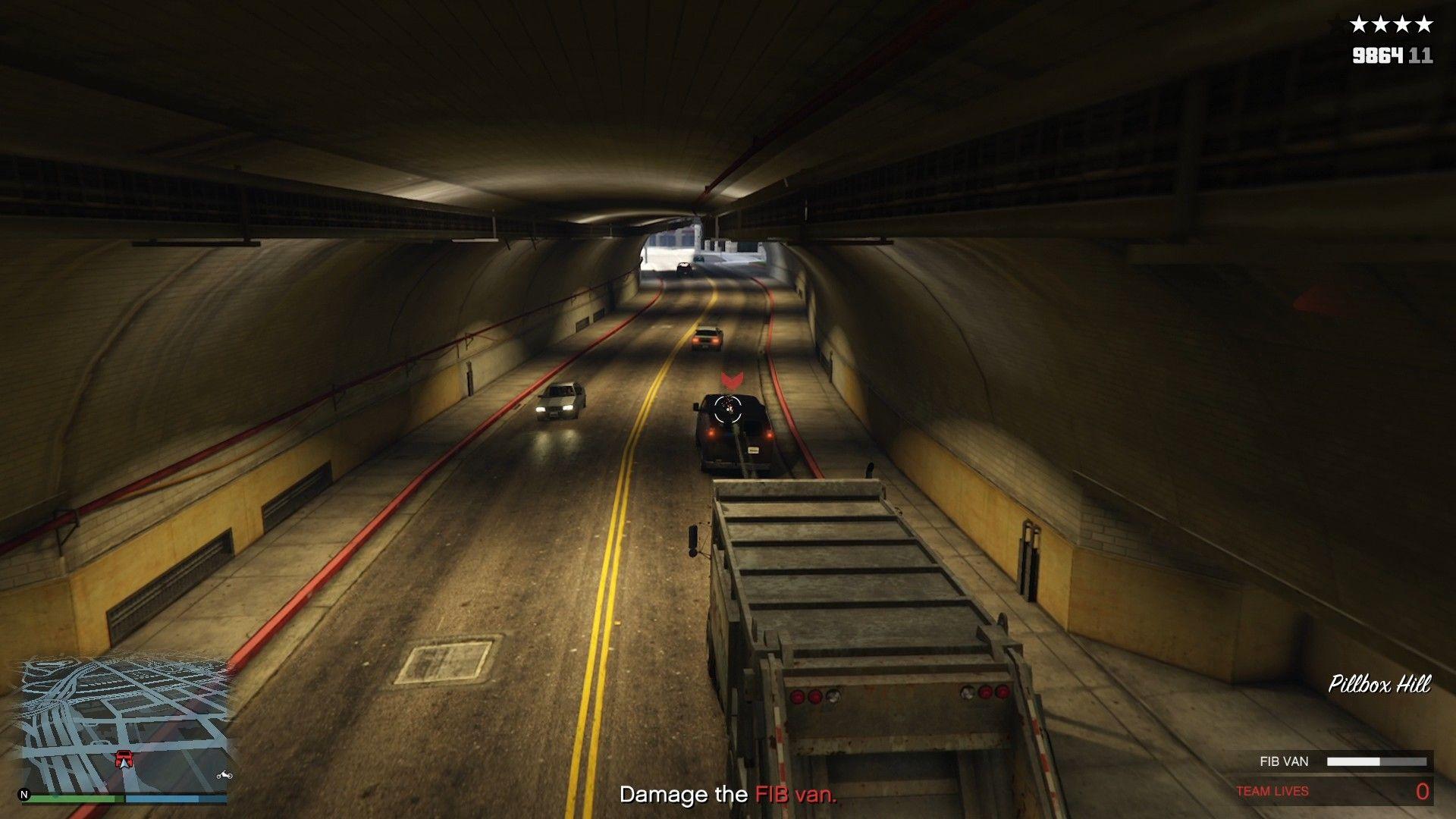The width and height of the screenshot is (1456, 819).
Task: Click the red FIB van words in the subtitle
Action: coord(795,796)
